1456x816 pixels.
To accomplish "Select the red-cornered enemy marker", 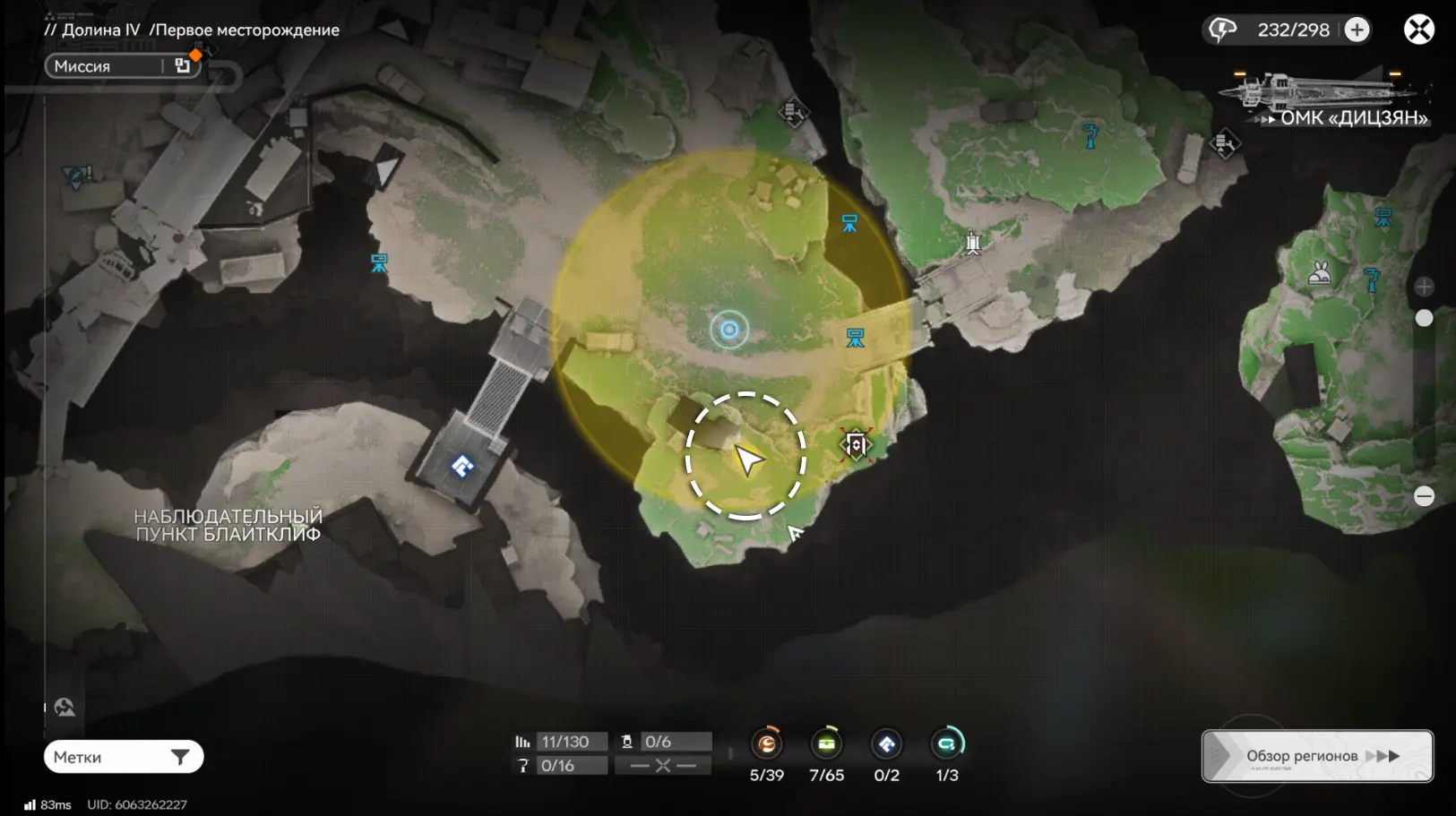I will (x=856, y=444).
